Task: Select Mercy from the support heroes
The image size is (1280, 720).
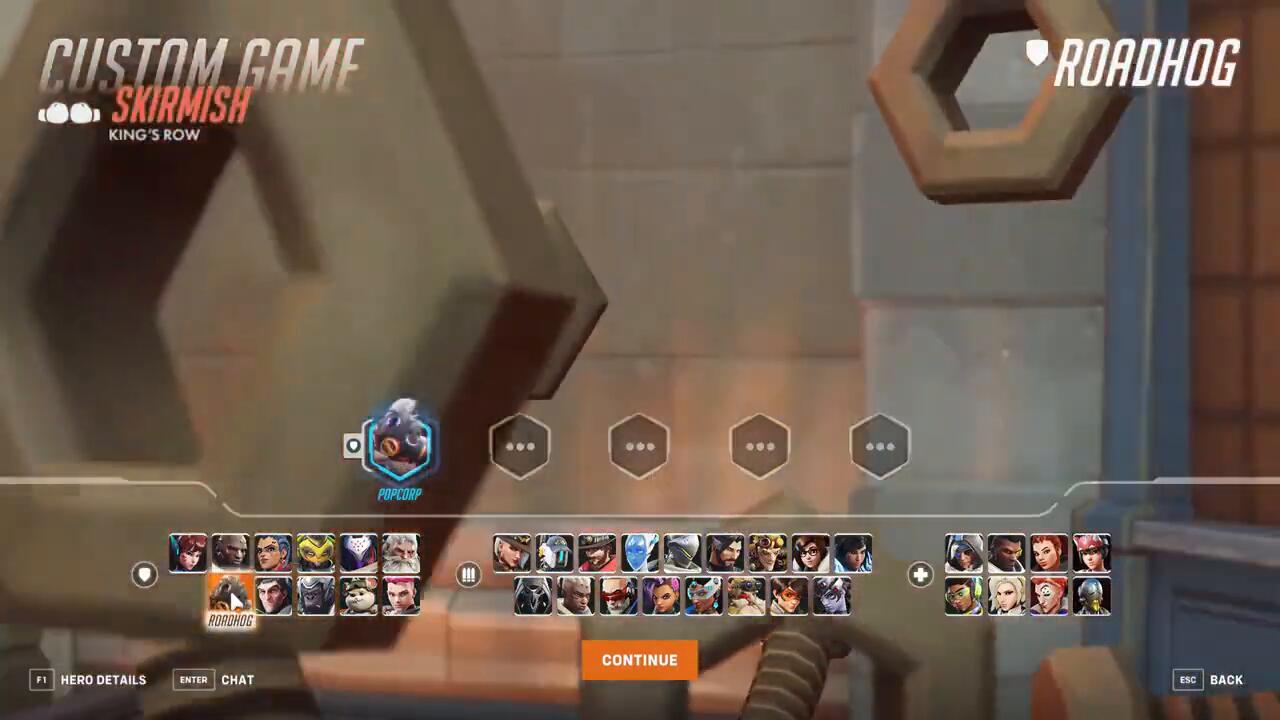Action: click(x=1006, y=596)
